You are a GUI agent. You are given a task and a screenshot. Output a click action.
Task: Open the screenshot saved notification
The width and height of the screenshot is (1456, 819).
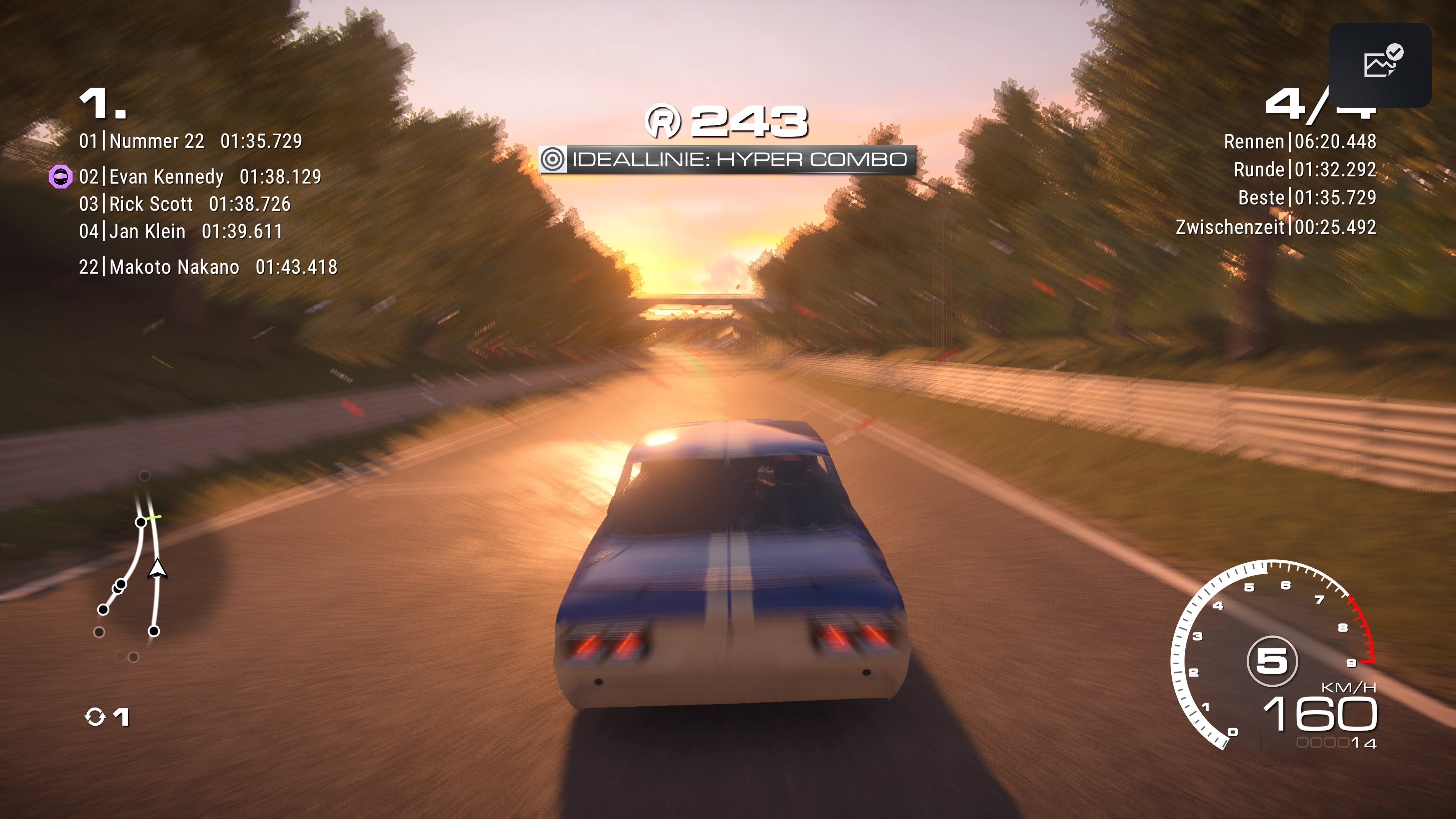(1380, 65)
